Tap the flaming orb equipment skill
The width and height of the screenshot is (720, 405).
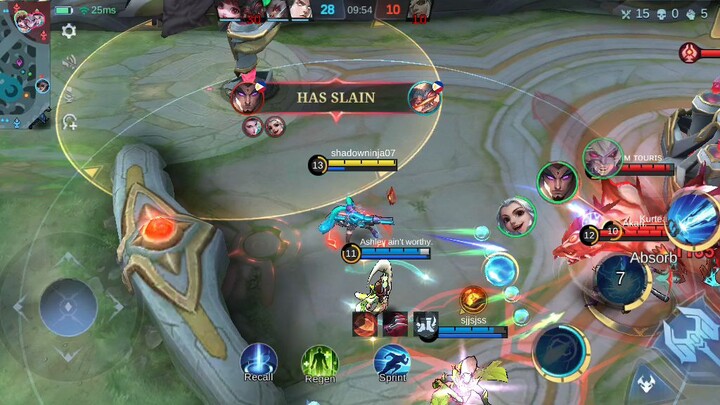473,297
